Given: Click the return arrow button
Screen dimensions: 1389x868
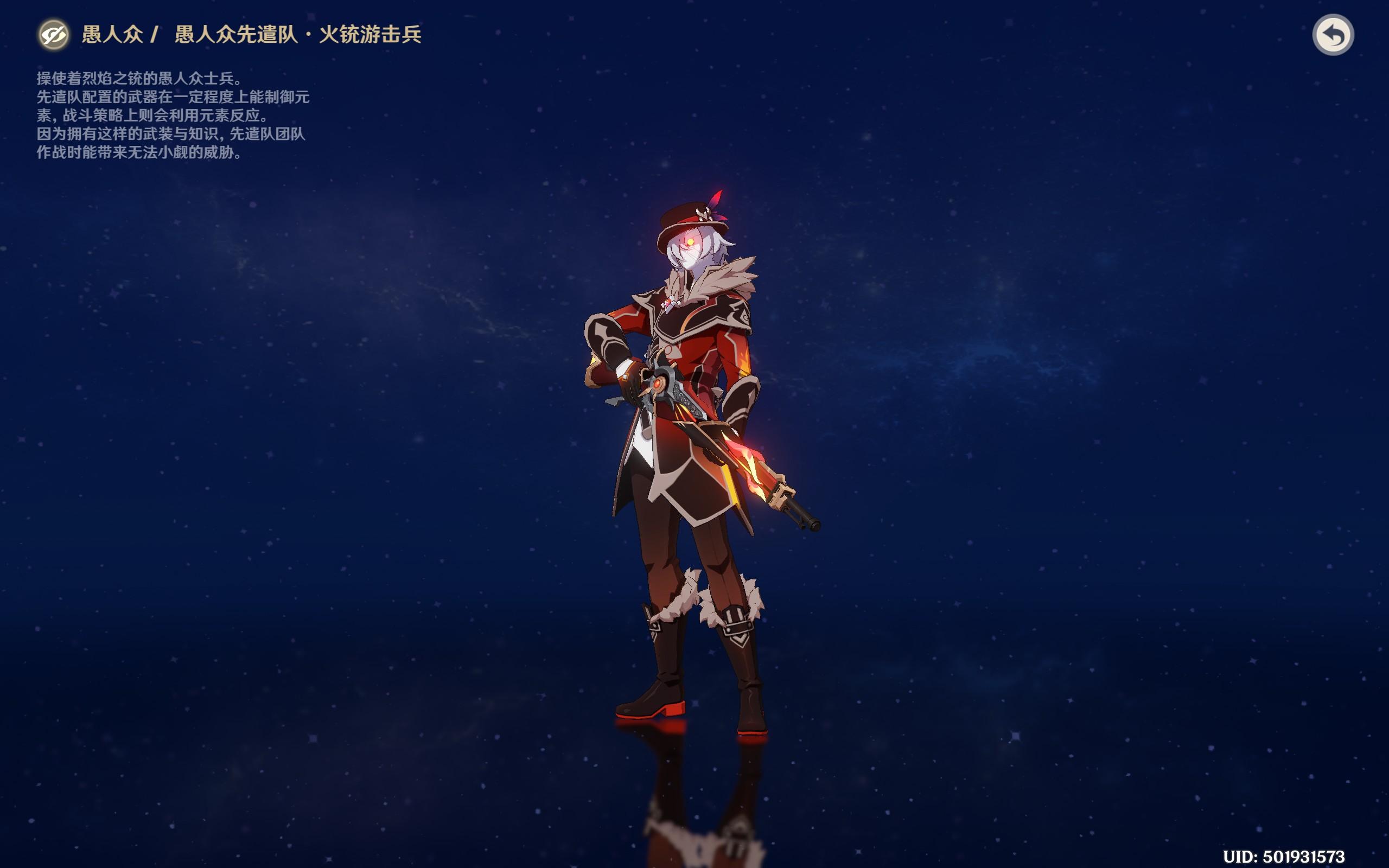Looking at the screenshot, I should 1333,35.
